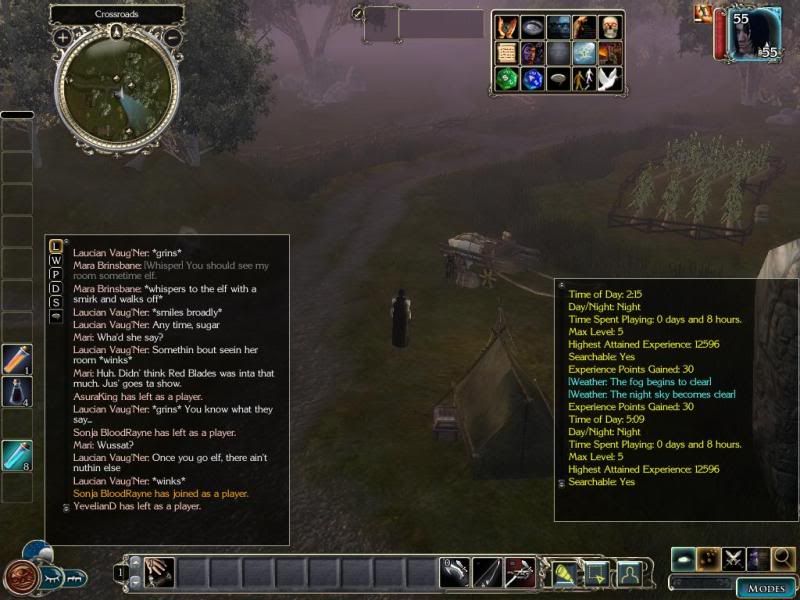The image size is (800, 600).
Task: Use the orange vial in the side quickbar
Action: point(17,359)
